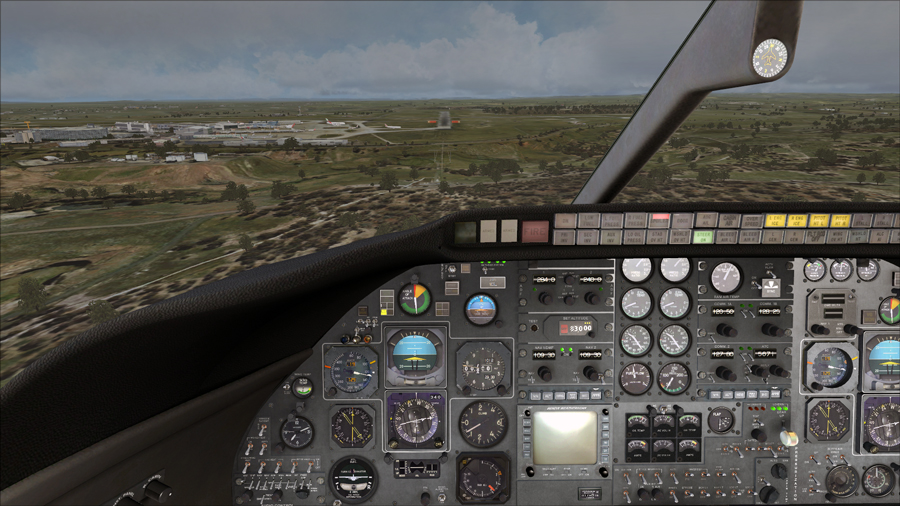
Task: Select the pilot's attitude indicator
Action: [415, 357]
